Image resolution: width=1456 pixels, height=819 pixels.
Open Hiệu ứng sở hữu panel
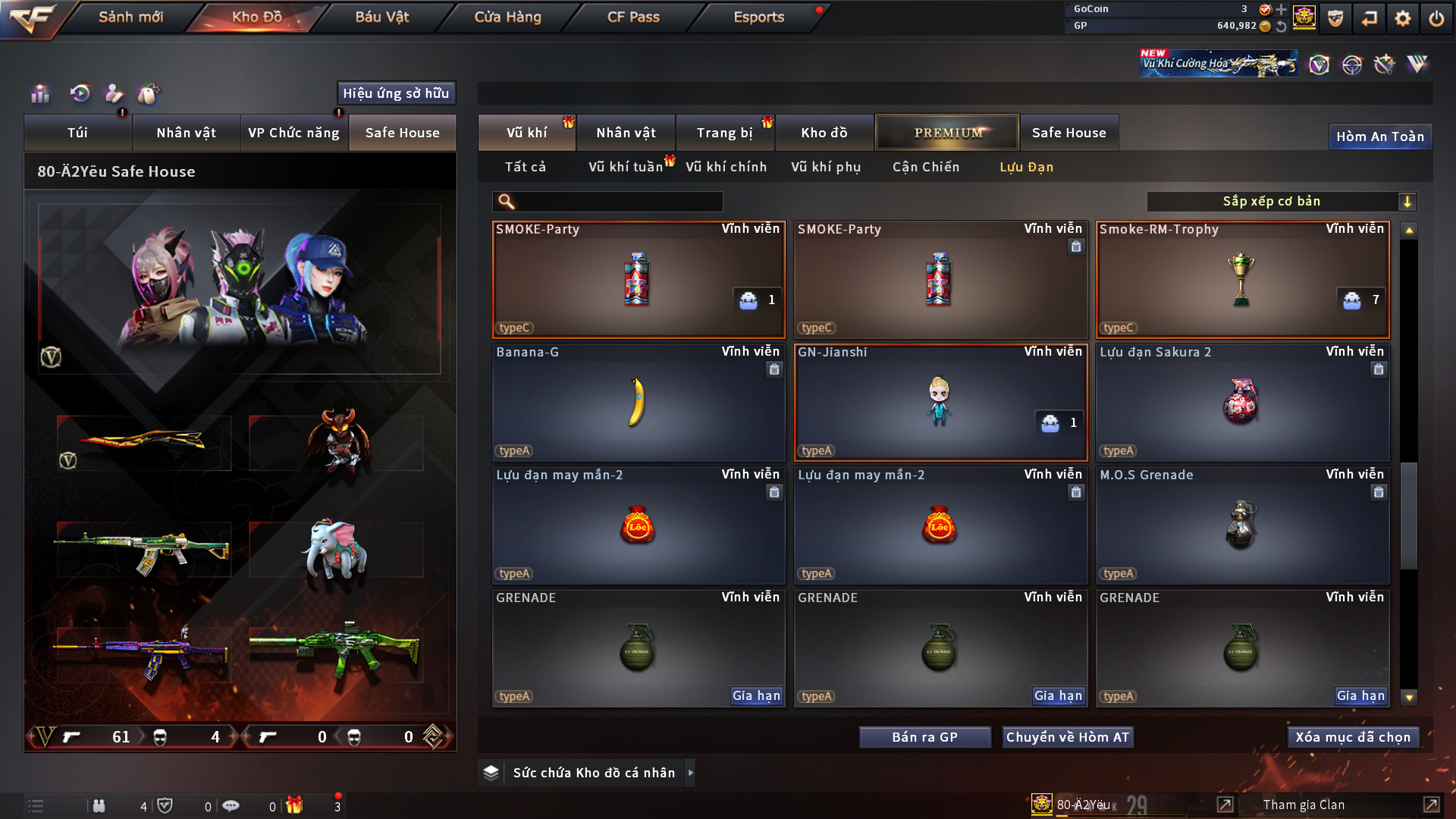click(395, 93)
